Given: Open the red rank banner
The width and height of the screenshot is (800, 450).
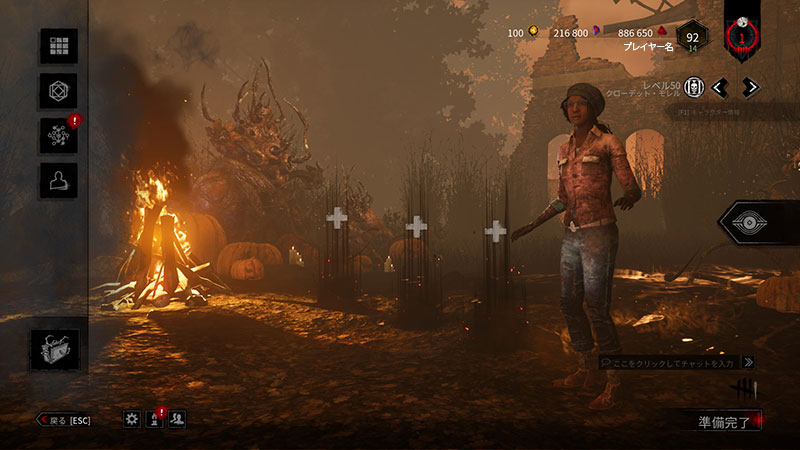Looking at the screenshot, I should point(742,36).
